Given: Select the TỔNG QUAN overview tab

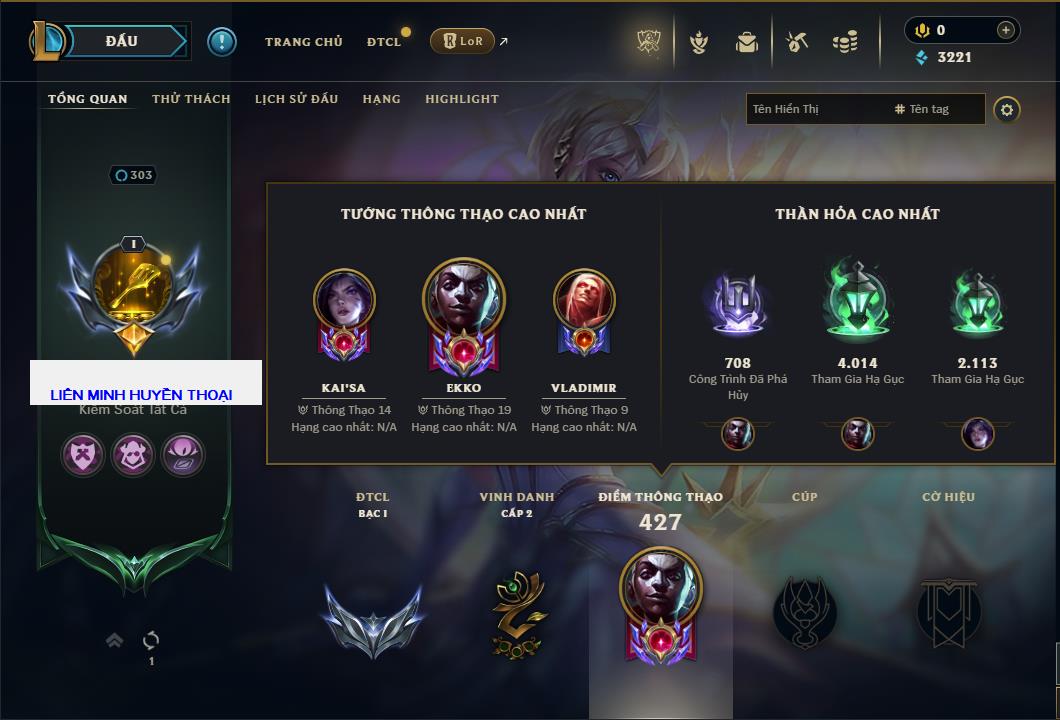Looking at the screenshot, I should click(88, 99).
